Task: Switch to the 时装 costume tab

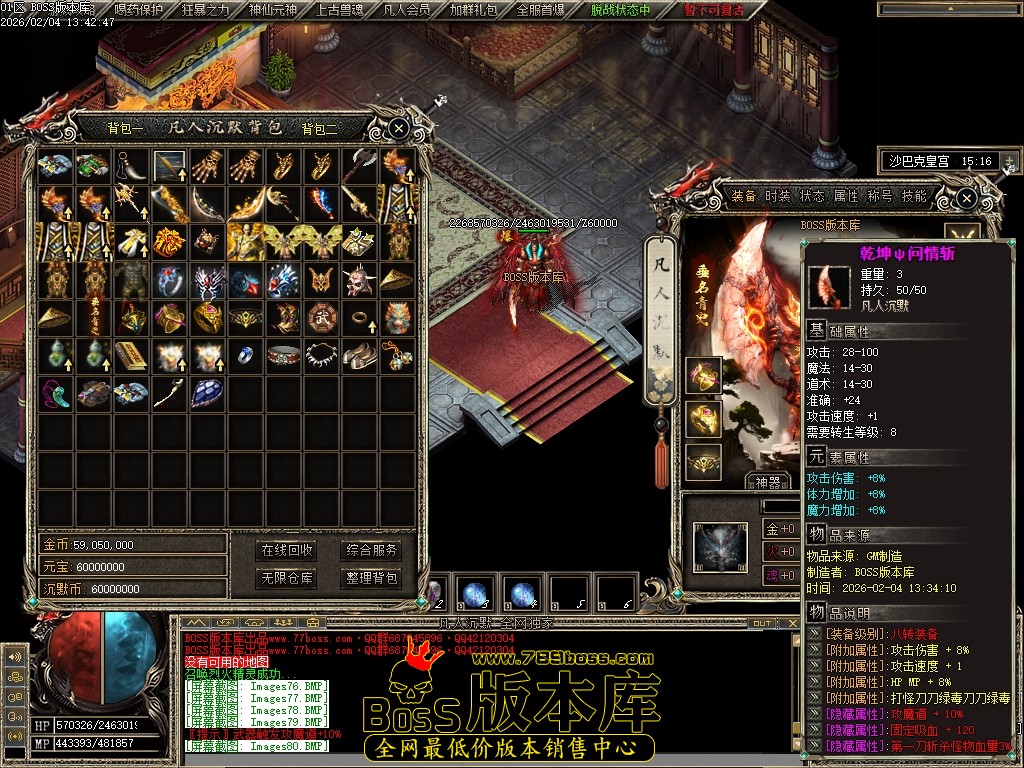Action: [778, 196]
